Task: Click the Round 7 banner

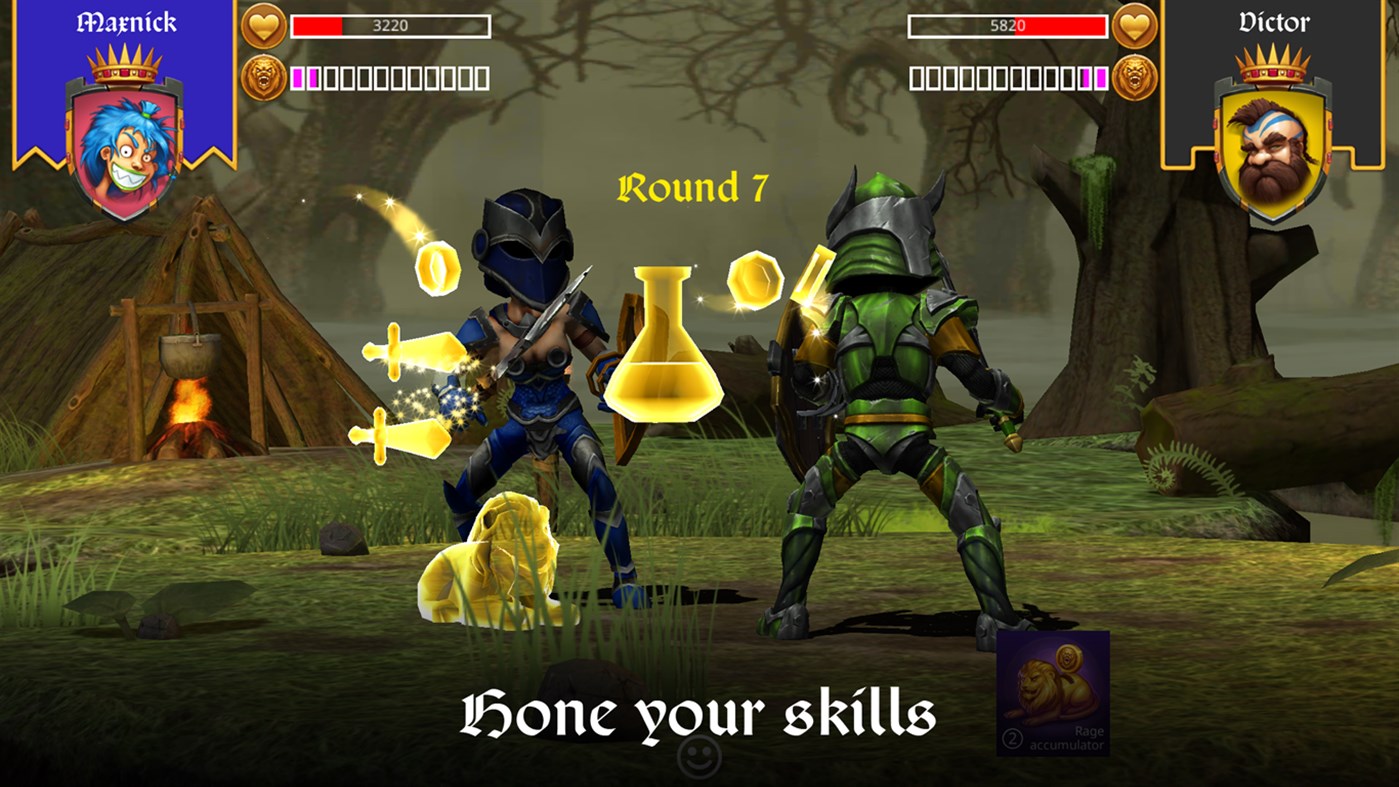Action: (694, 186)
